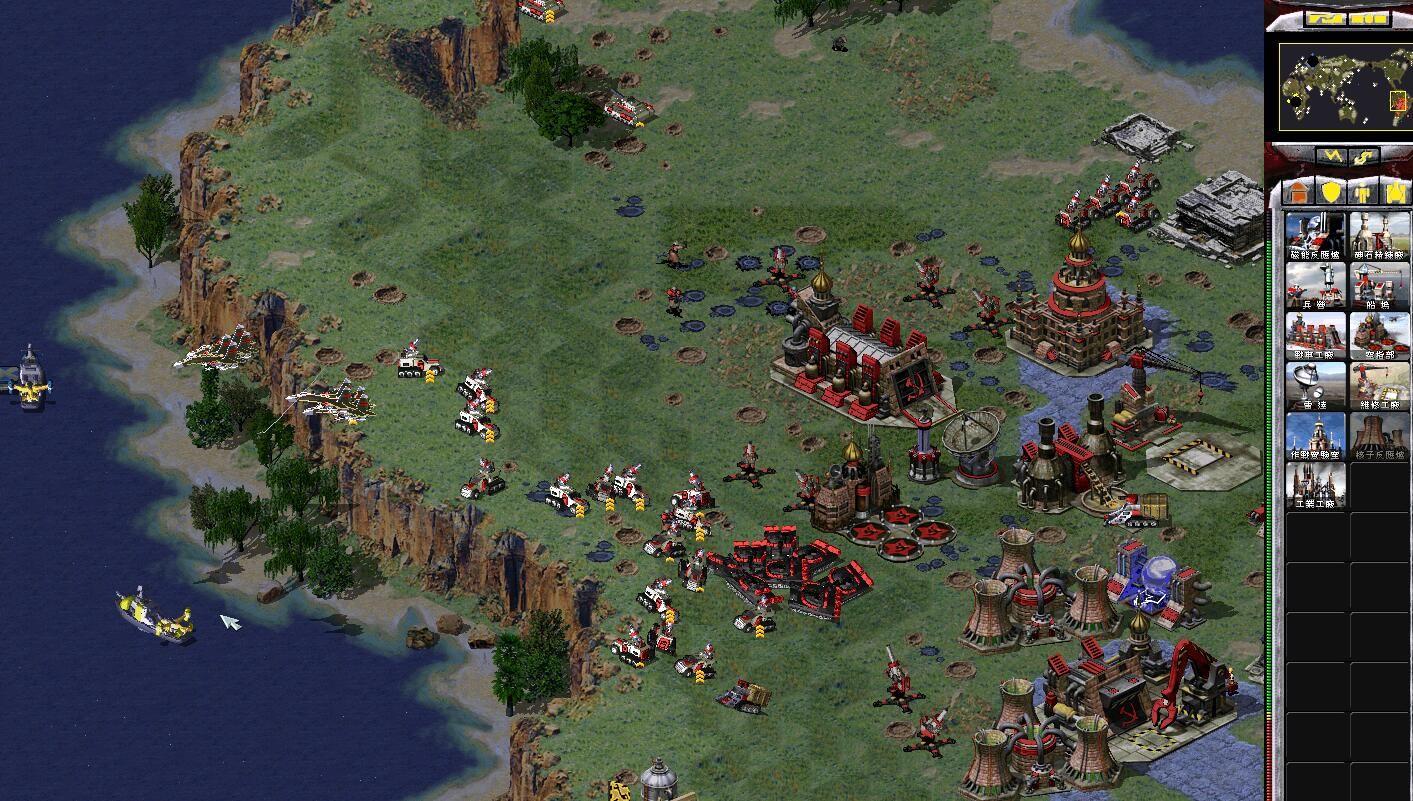Screen dimensions: 1413x801
Task: Switch to the infantry training tab
Action: [1363, 191]
